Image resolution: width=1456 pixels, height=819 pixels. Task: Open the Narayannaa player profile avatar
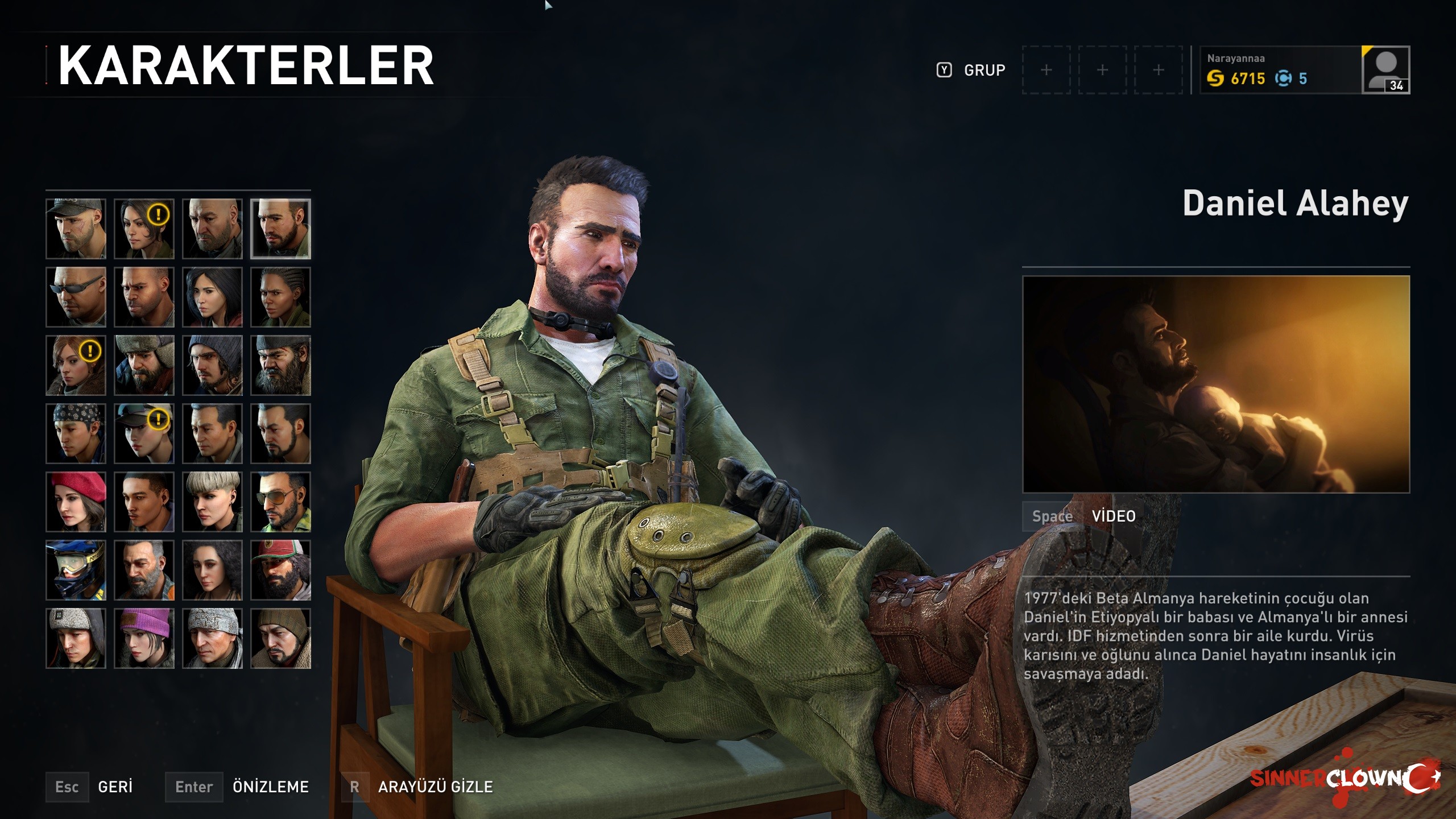[1385, 69]
